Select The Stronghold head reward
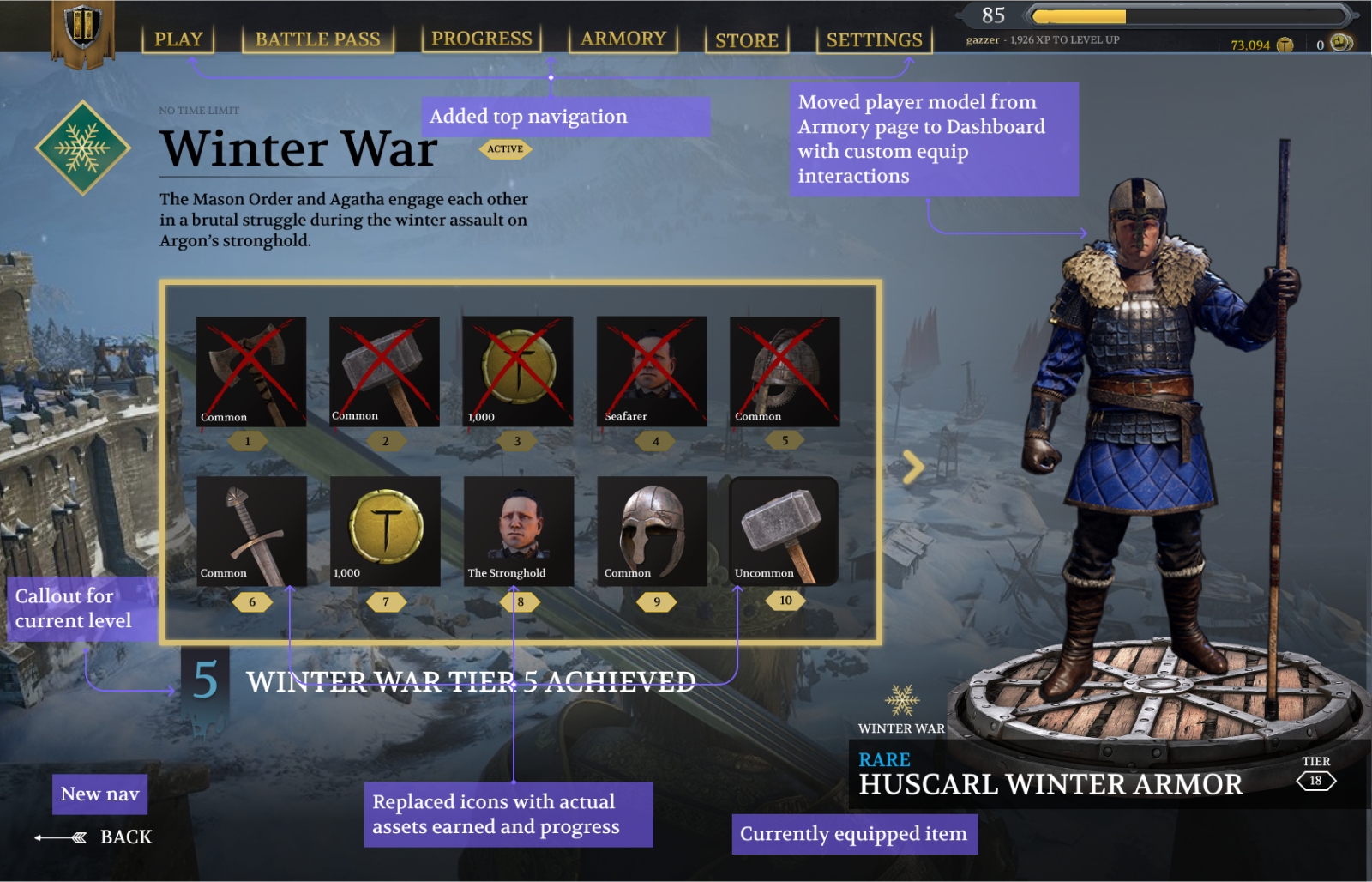This screenshot has height=882, width=1372. coord(519,531)
